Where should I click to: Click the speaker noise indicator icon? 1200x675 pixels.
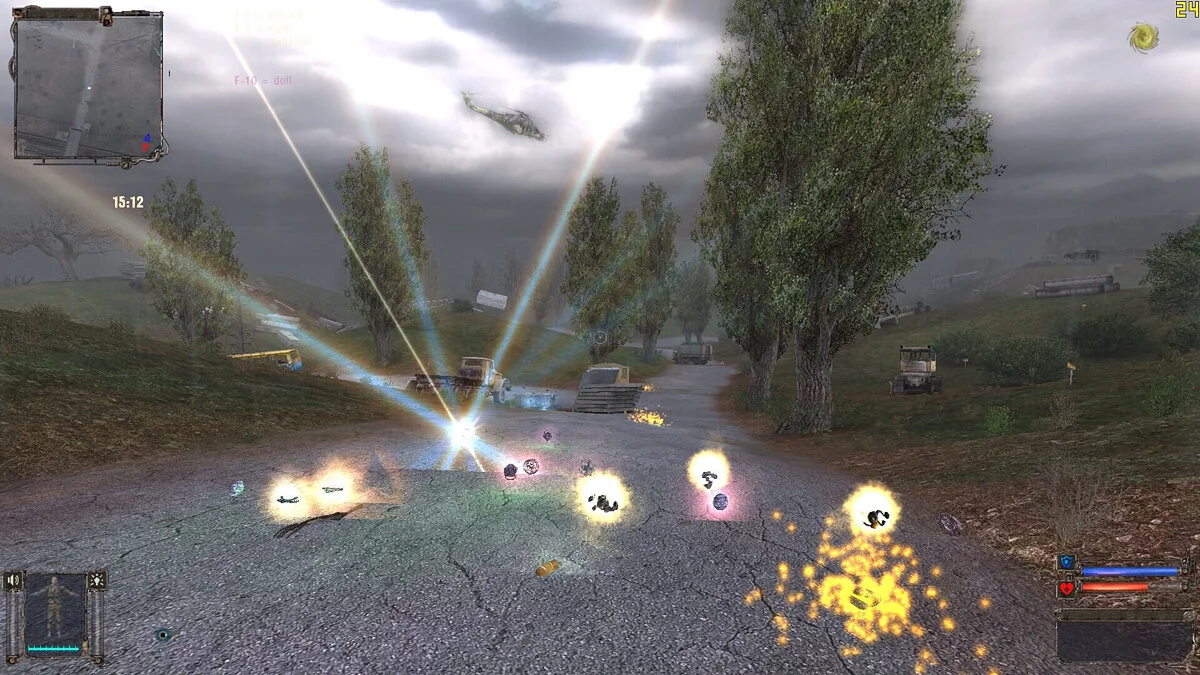tap(13, 581)
